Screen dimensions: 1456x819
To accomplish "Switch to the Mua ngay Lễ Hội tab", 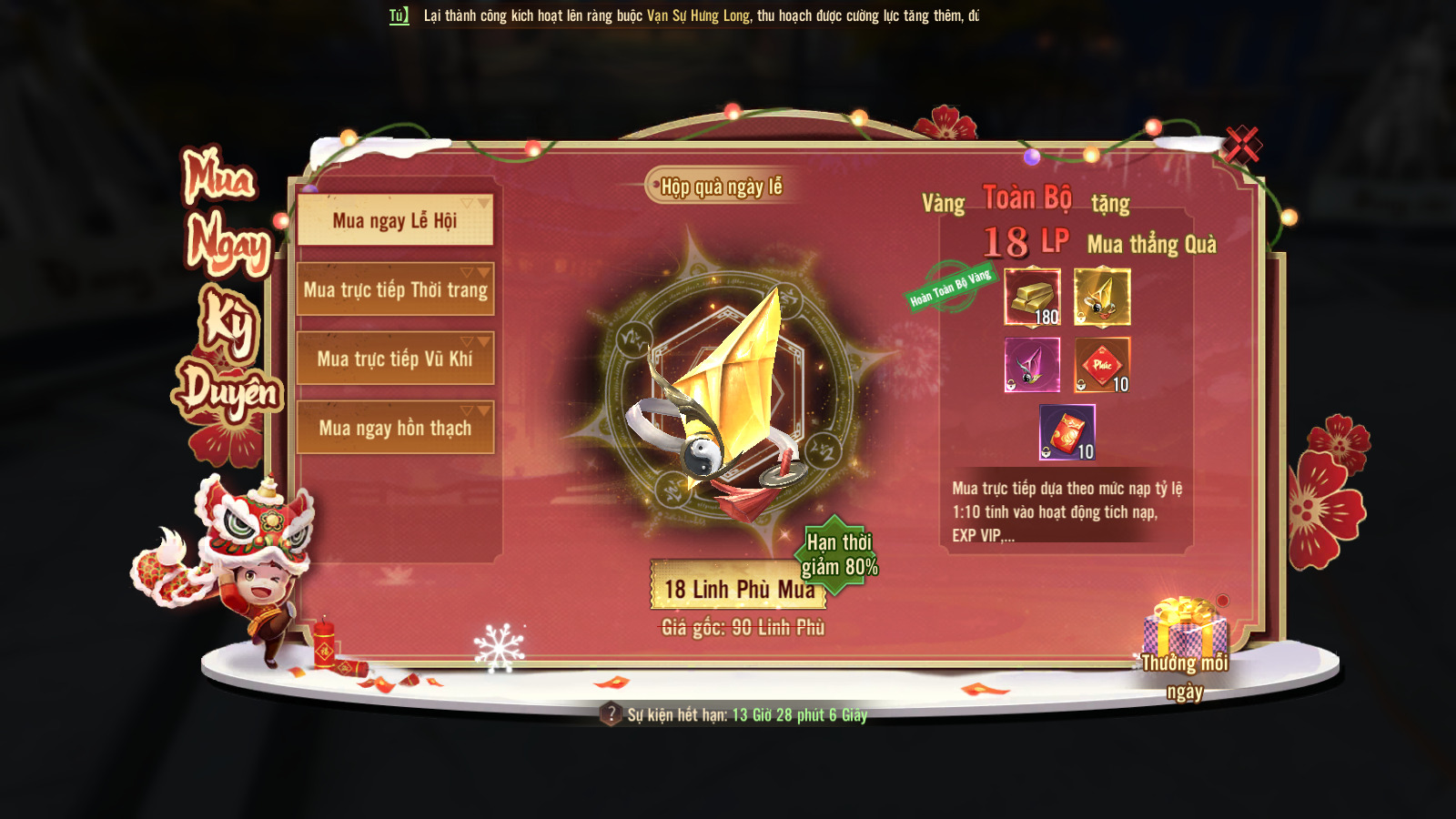I will 395,220.
